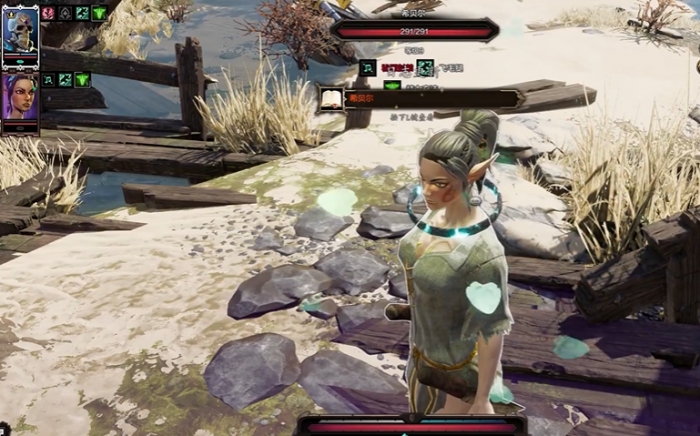Click the green leaf status icon beside companion portrait
The image size is (700, 436).
coord(82,79)
